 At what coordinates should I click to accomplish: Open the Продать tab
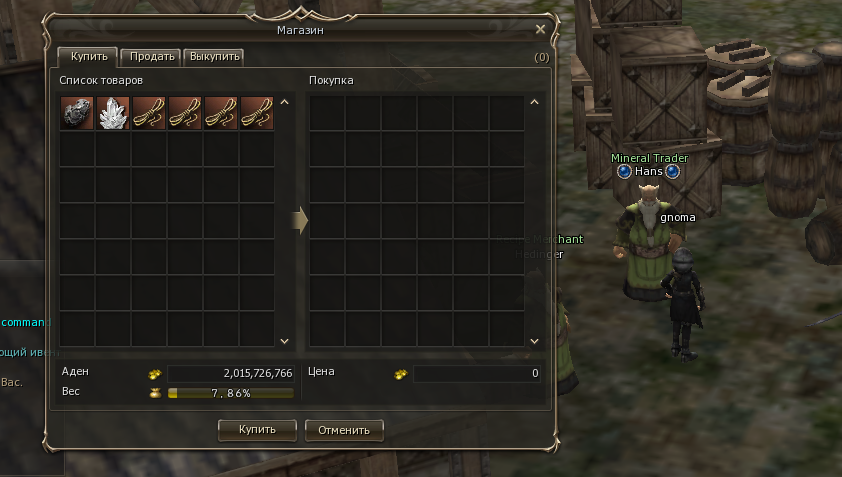click(x=152, y=57)
